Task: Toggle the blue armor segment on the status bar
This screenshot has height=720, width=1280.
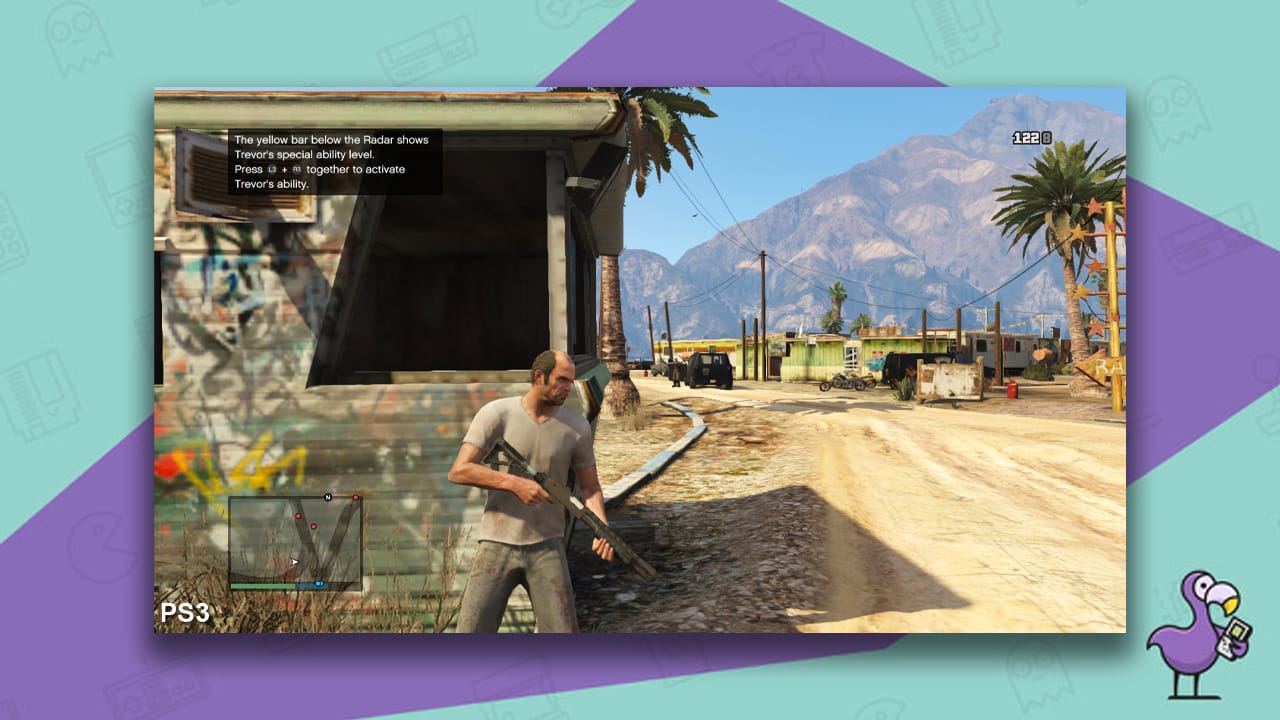Action: click(x=312, y=586)
